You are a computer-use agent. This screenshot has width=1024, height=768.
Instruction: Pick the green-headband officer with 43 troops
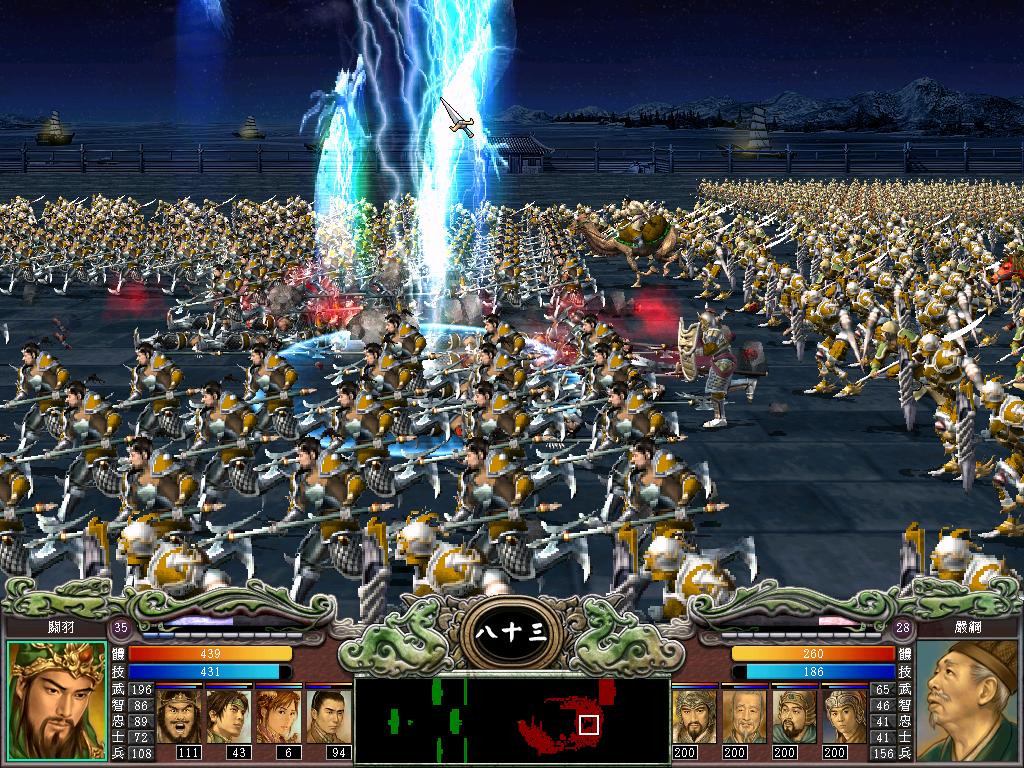228,715
